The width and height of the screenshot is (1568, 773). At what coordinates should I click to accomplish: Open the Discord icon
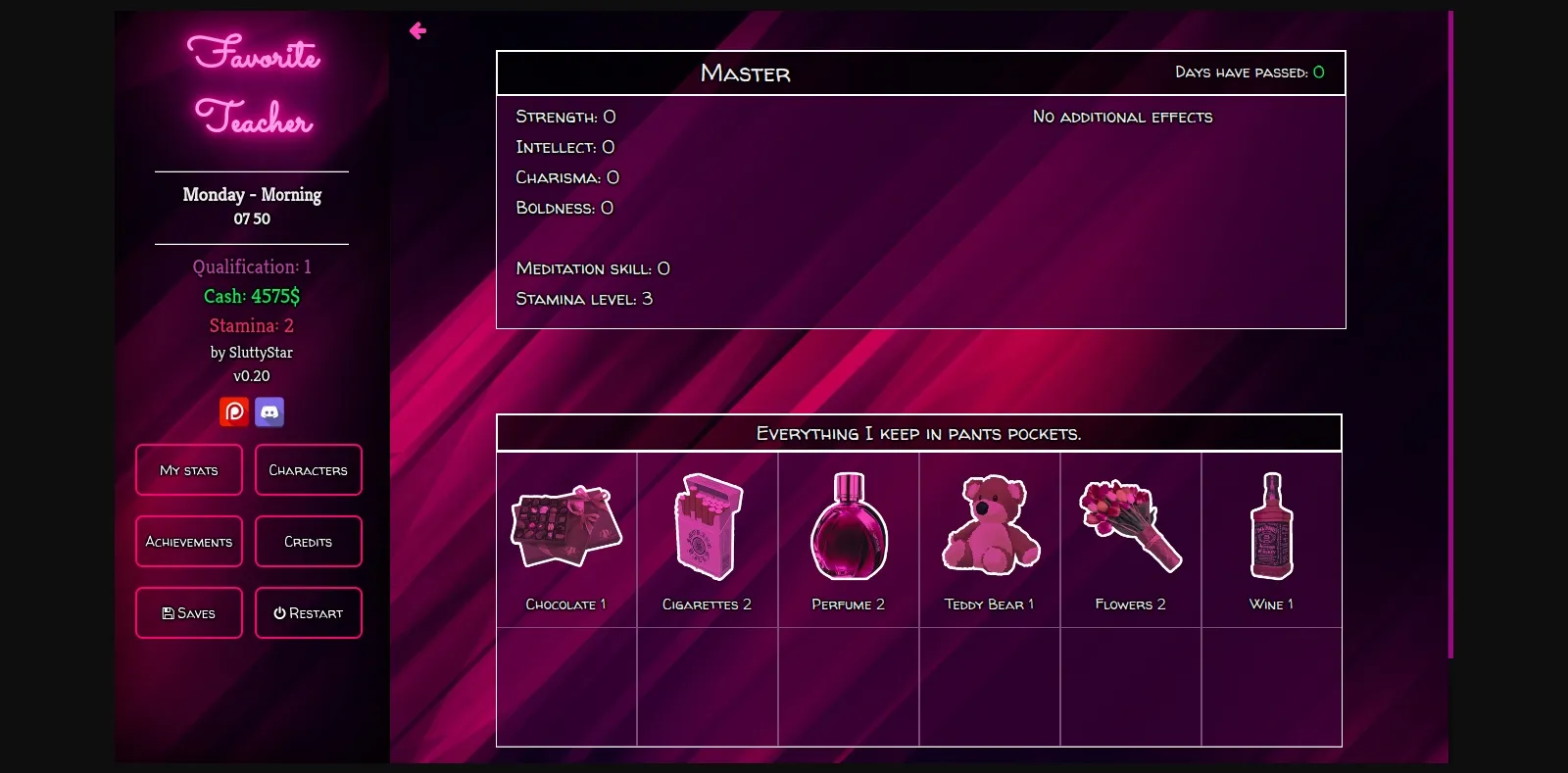(269, 411)
